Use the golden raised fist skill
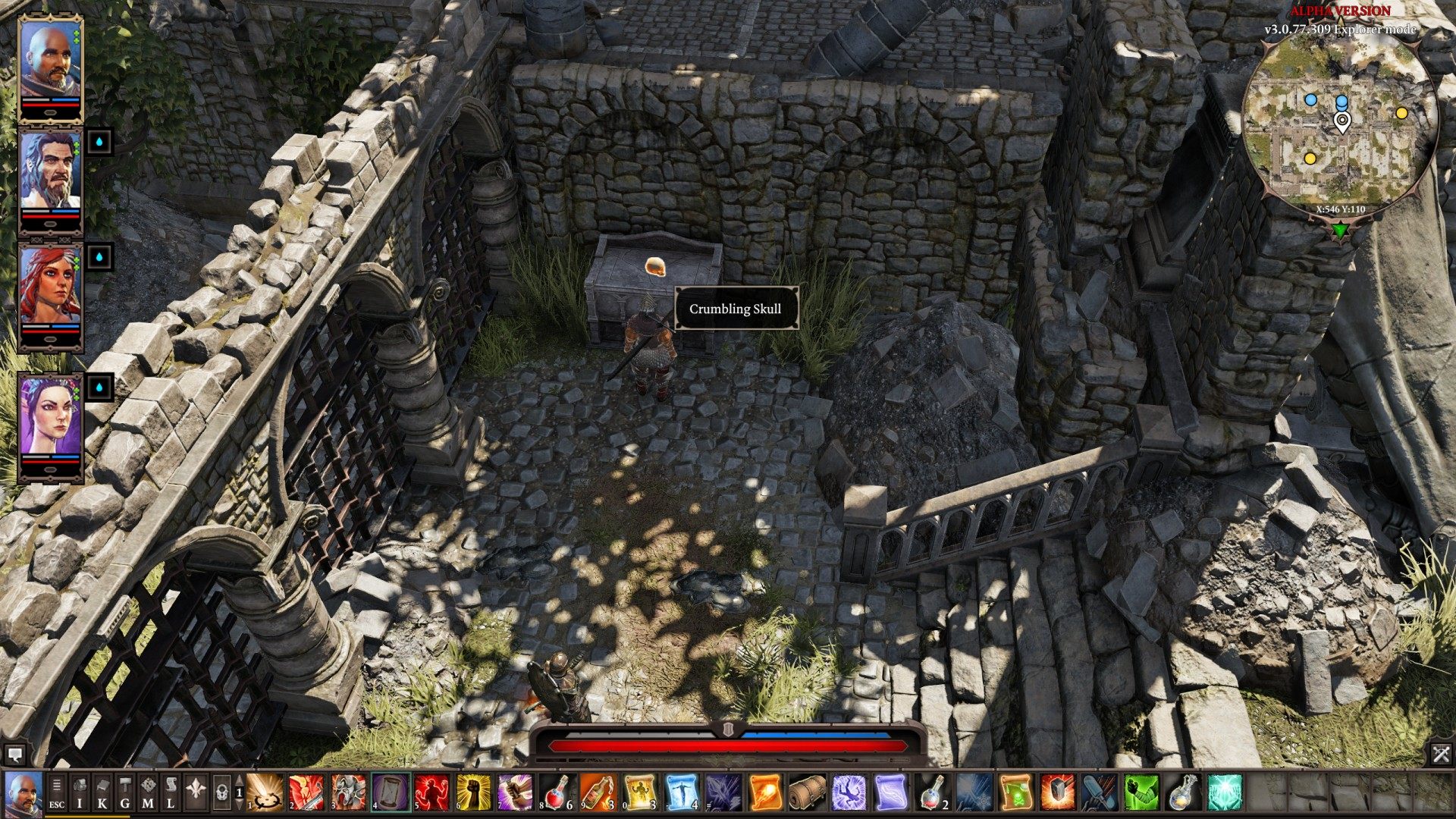Viewport: 1456px width, 819px height. [x=473, y=792]
